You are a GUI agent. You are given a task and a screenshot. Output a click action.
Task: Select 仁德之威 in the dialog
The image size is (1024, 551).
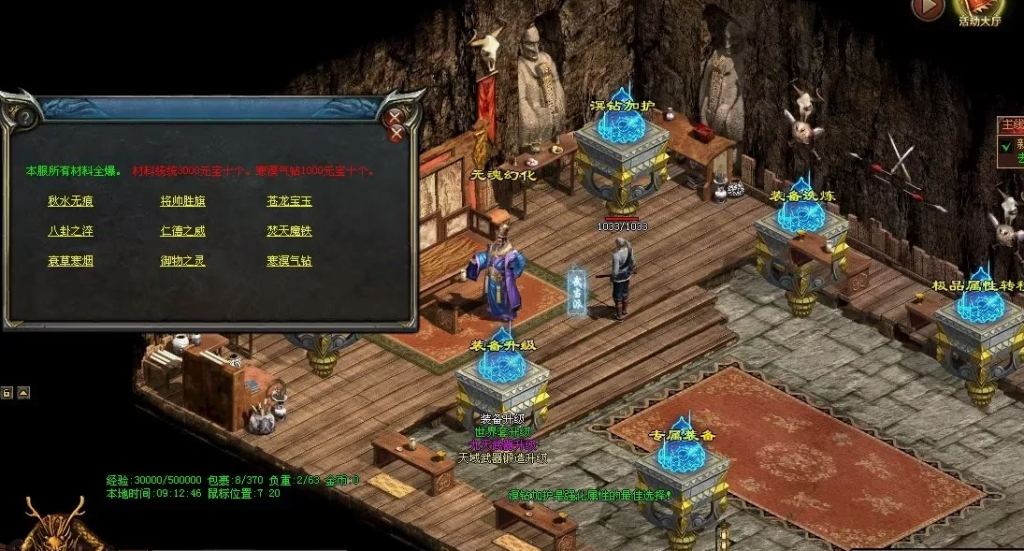point(182,231)
